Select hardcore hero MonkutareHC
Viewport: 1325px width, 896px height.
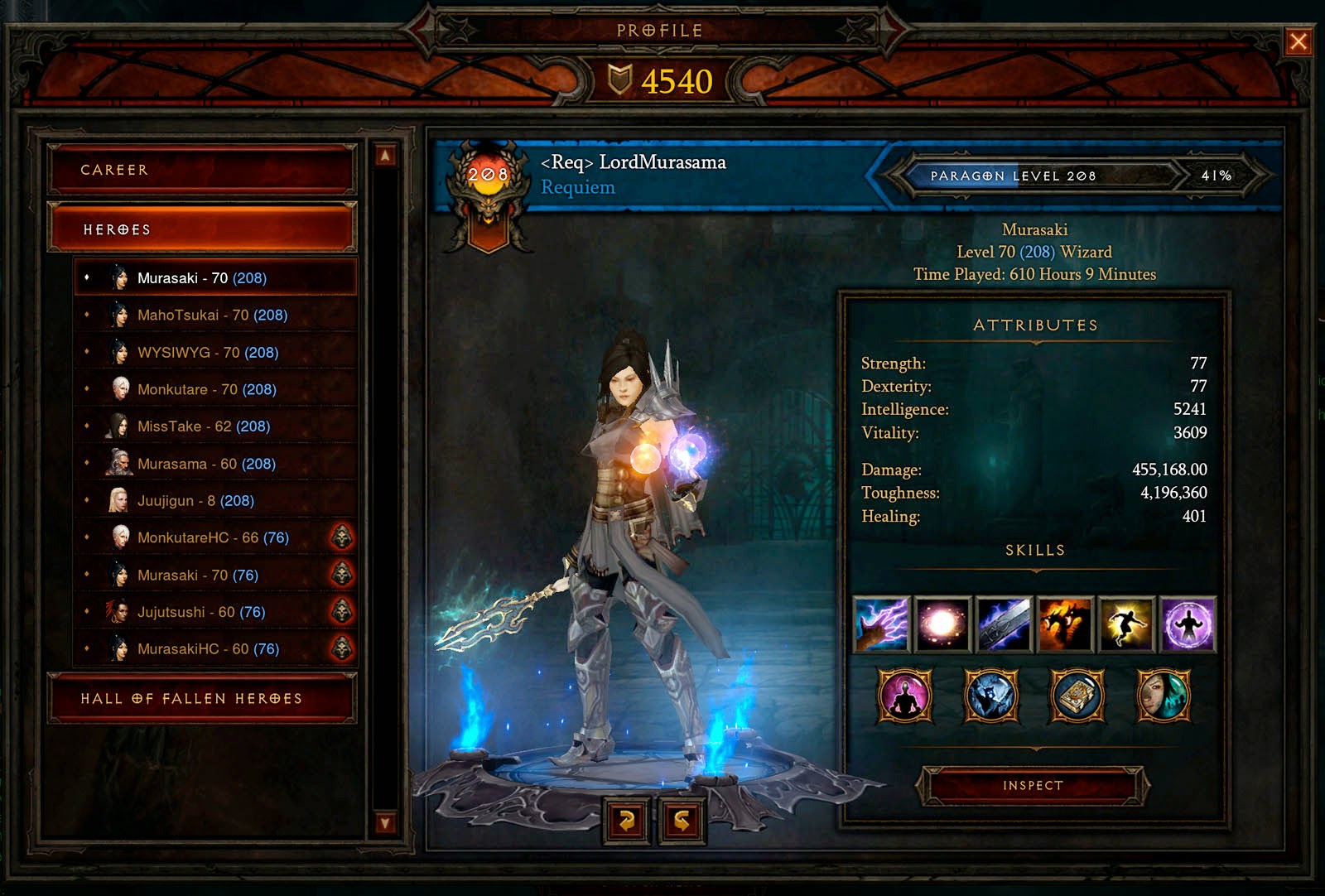pos(213,537)
